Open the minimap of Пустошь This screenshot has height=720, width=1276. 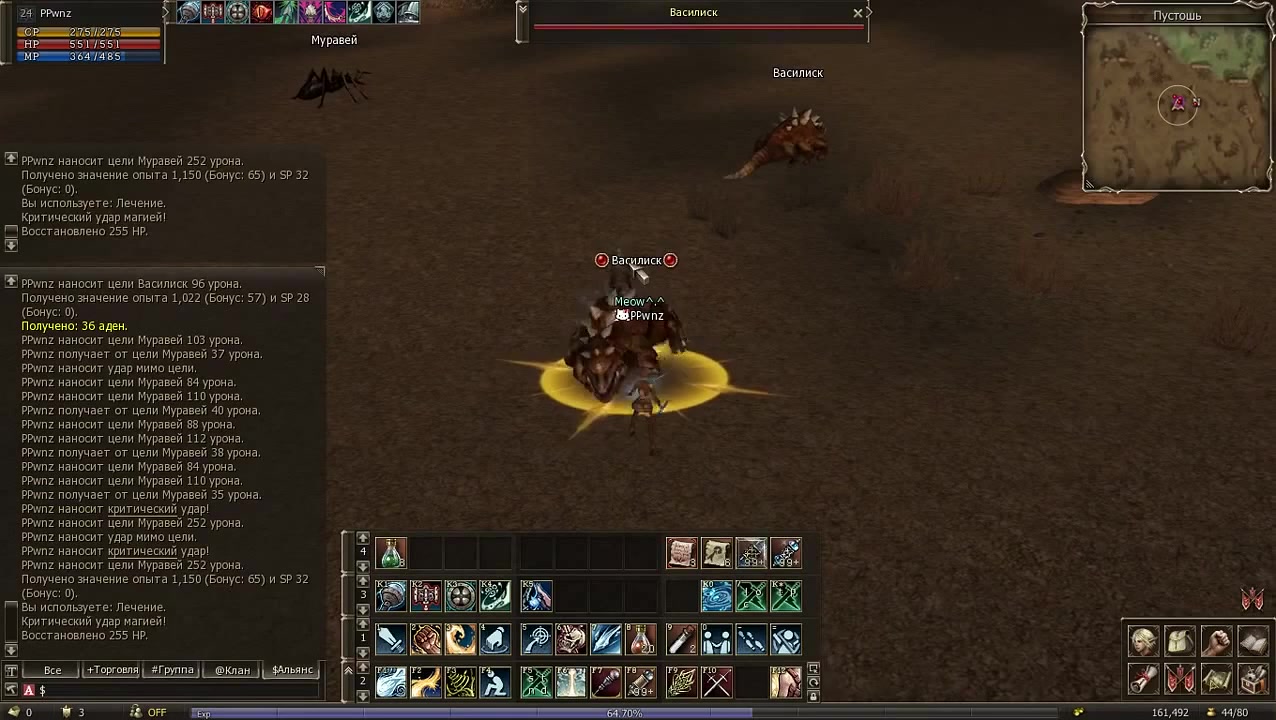[x=1177, y=105]
